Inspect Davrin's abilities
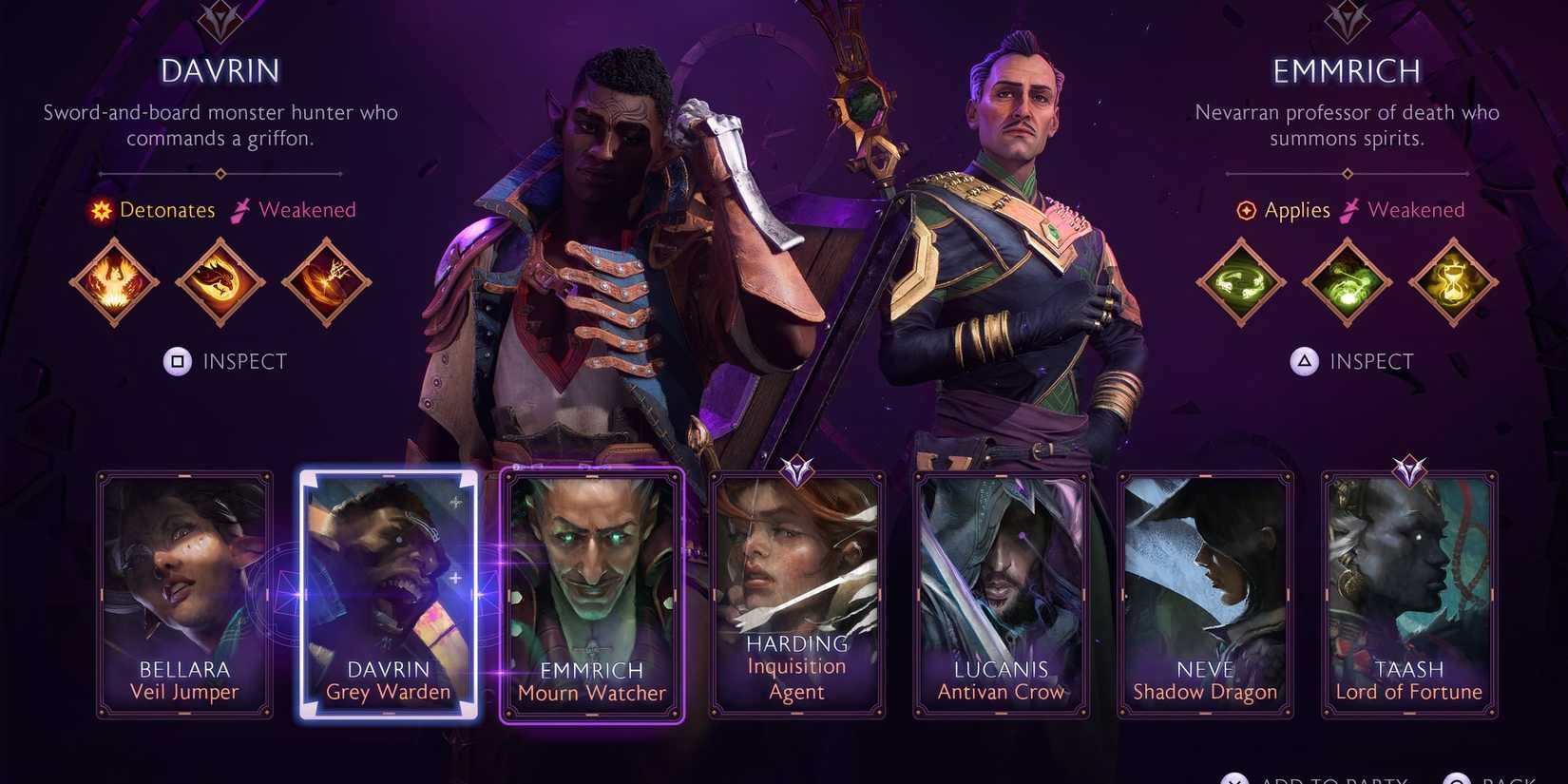The width and height of the screenshot is (1568, 784). 225,361
